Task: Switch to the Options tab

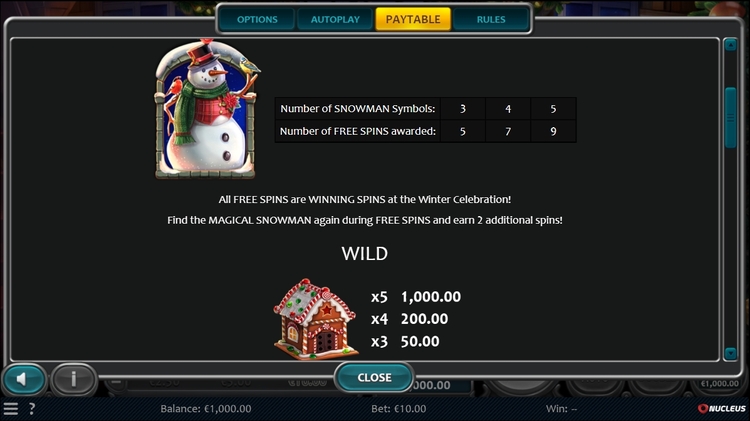Action: click(257, 19)
